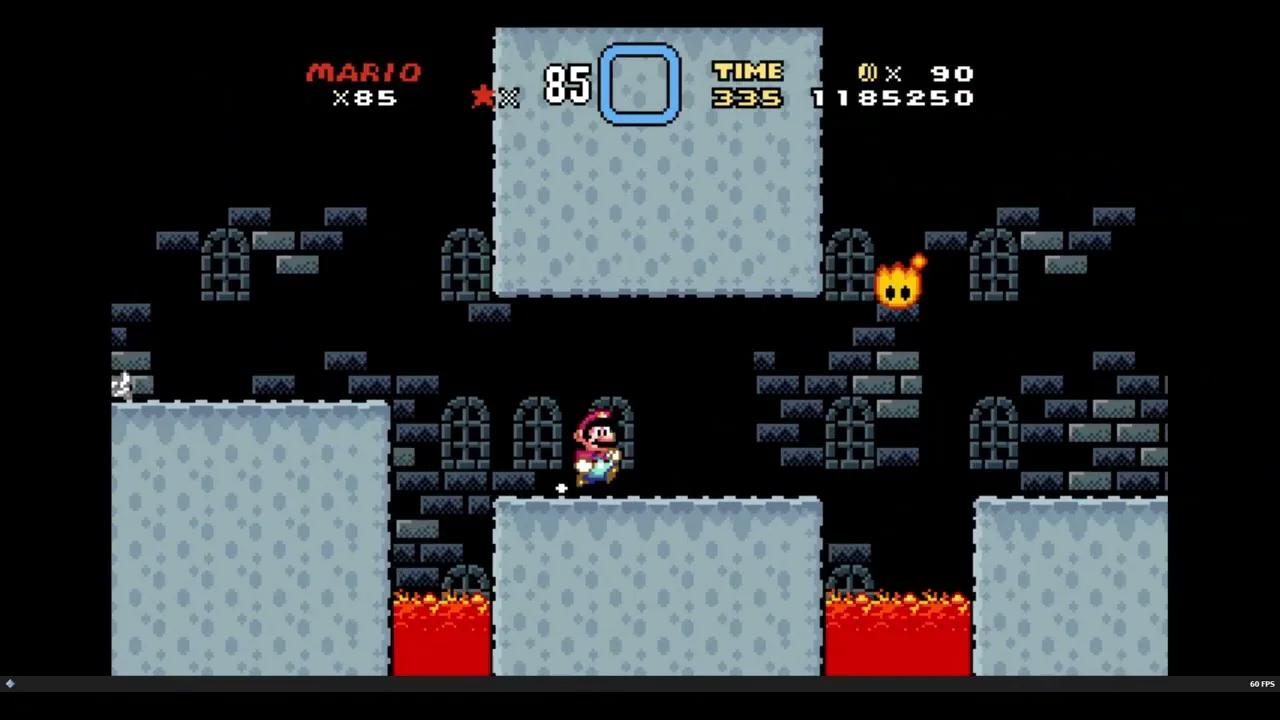Click the castle window left of Mario
Image resolution: width=1280 pixels, height=720 pixels.
[537, 435]
